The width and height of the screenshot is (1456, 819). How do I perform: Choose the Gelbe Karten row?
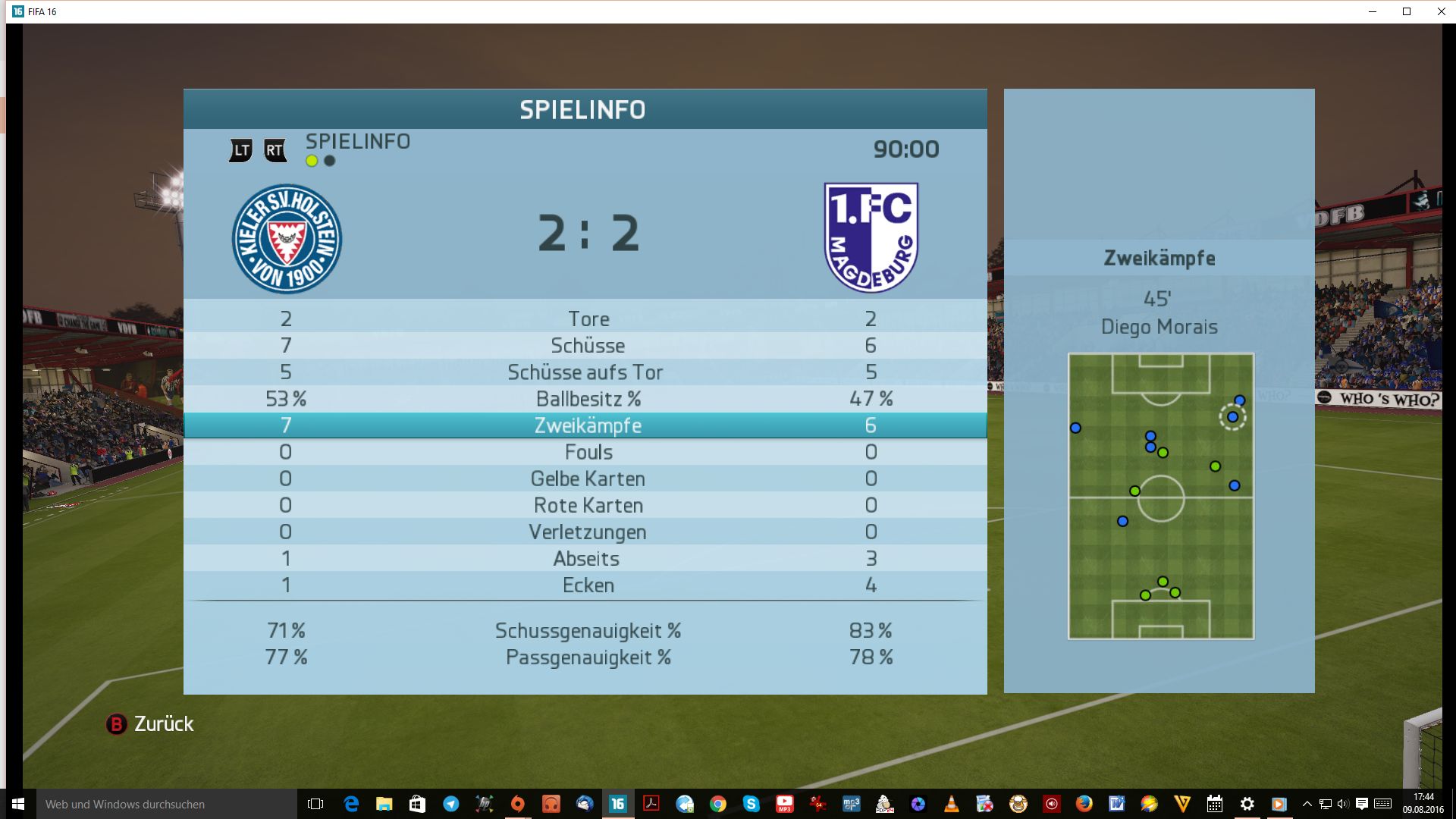point(588,479)
